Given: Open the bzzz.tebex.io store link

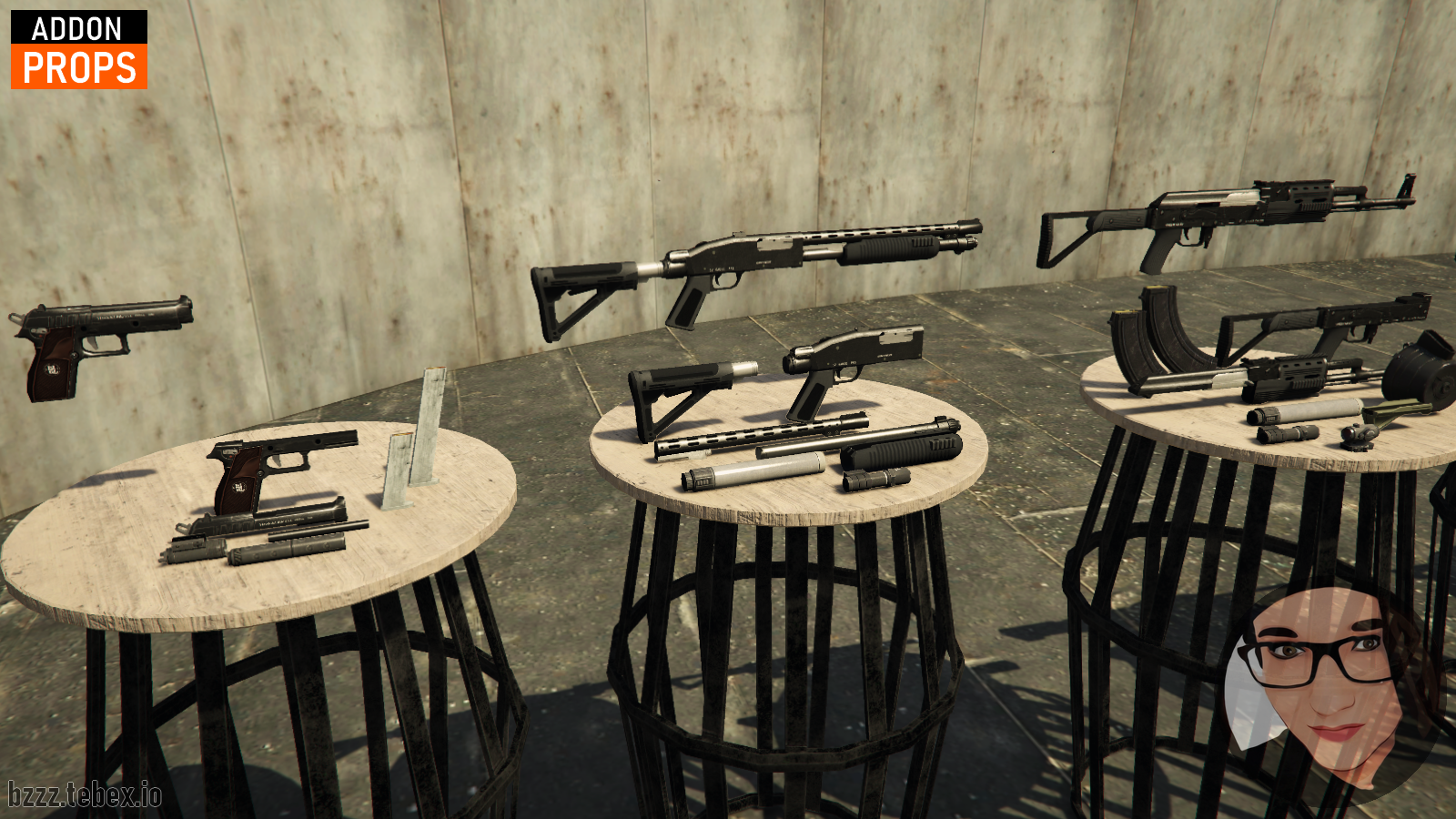Looking at the screenshot, I should coord(85,794).
